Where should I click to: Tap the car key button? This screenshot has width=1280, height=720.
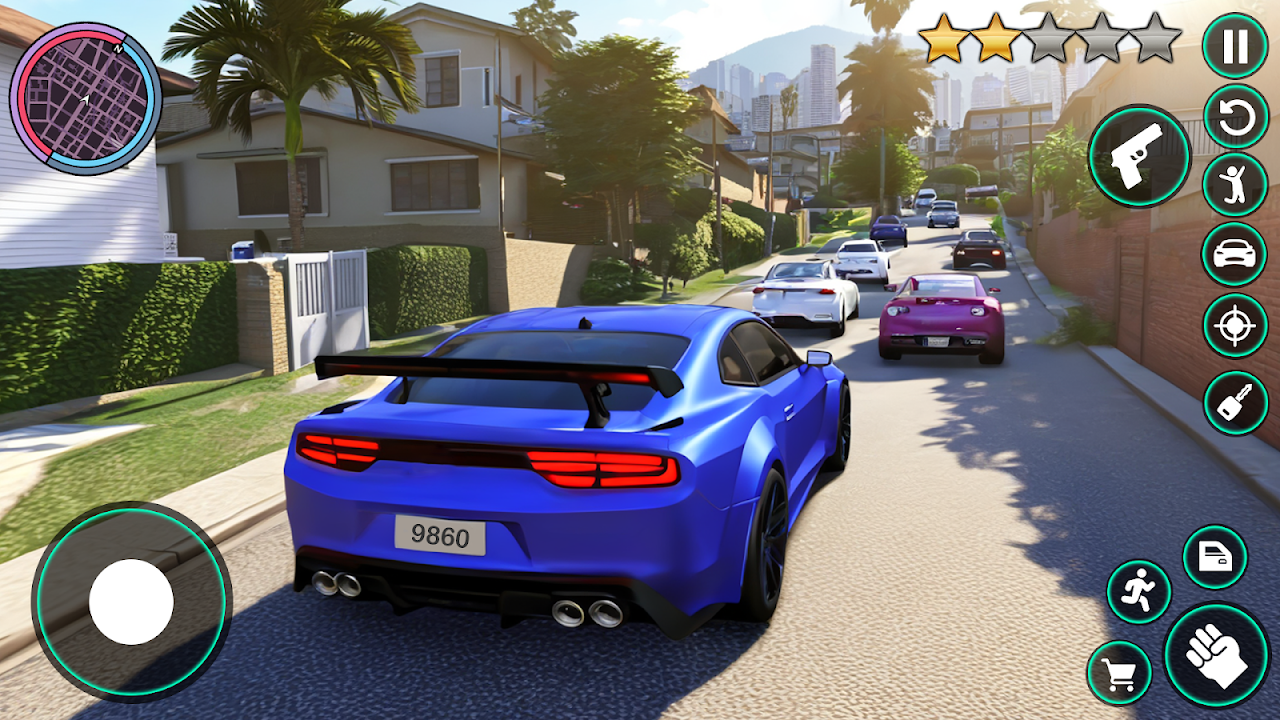[x=1235, y=402]
